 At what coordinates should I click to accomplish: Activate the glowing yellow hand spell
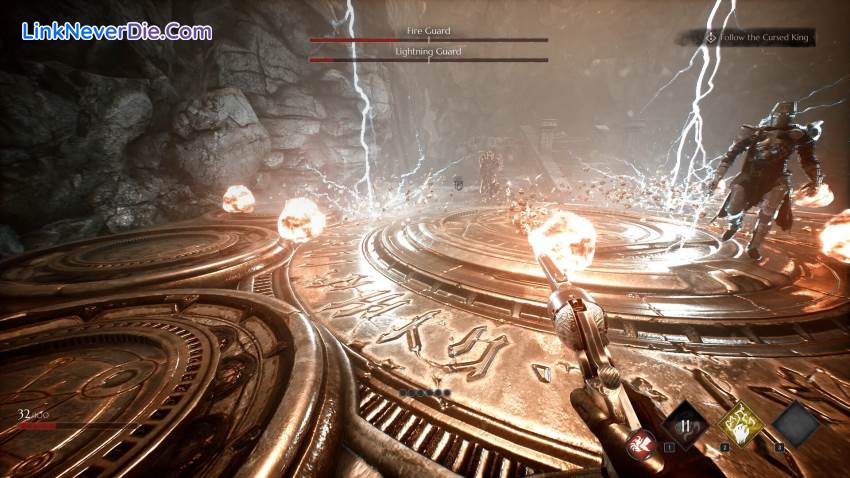(741, 423)
